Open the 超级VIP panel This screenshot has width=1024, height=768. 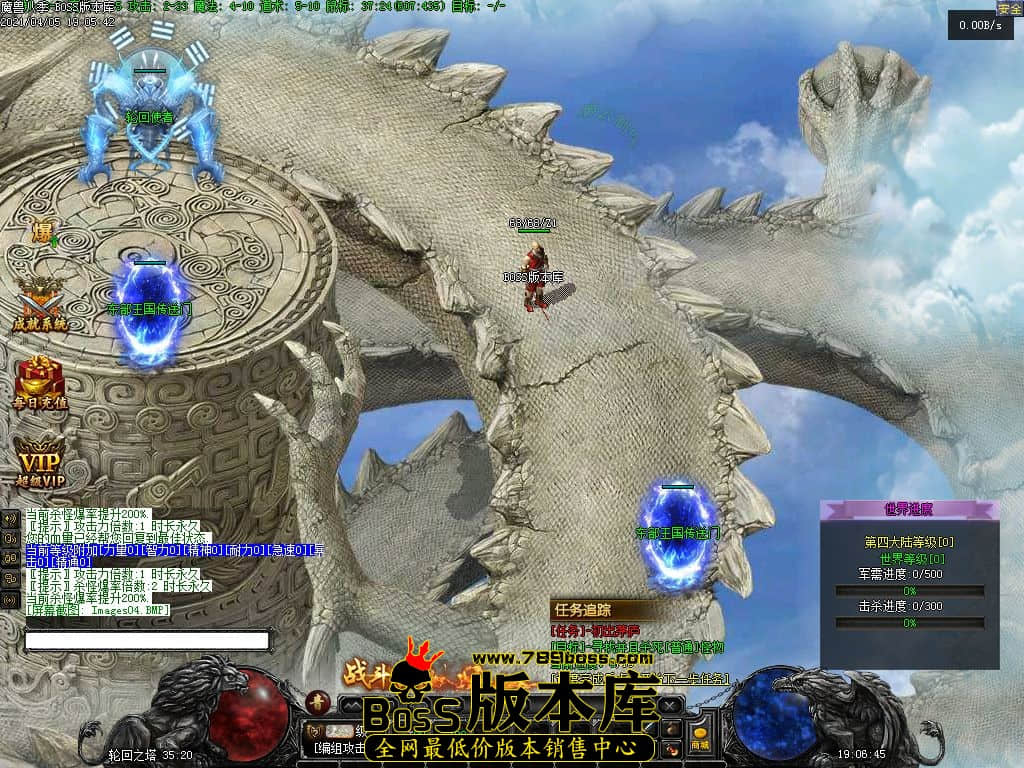[40, 462]
